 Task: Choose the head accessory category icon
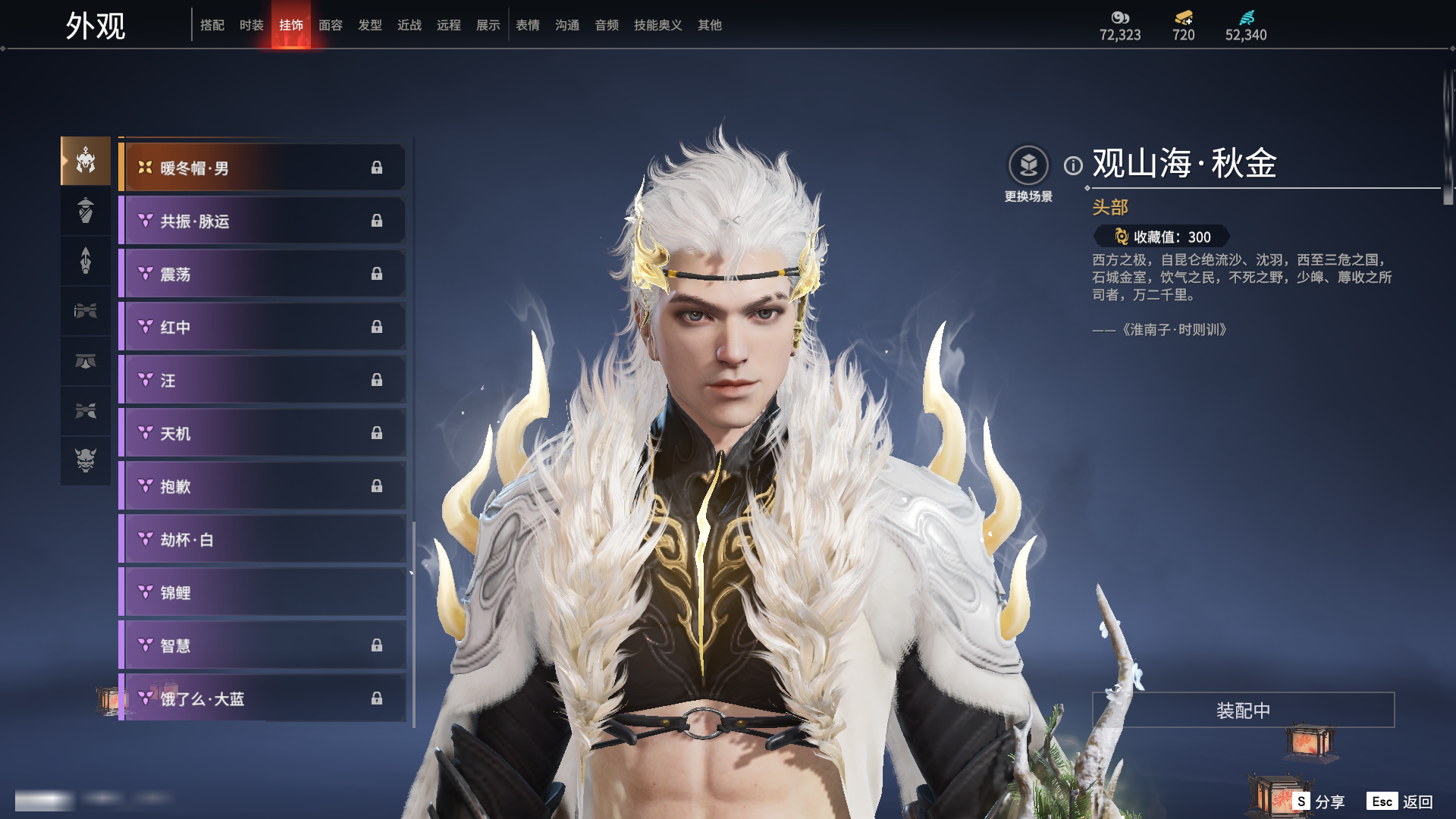click(x=86, y=161)
